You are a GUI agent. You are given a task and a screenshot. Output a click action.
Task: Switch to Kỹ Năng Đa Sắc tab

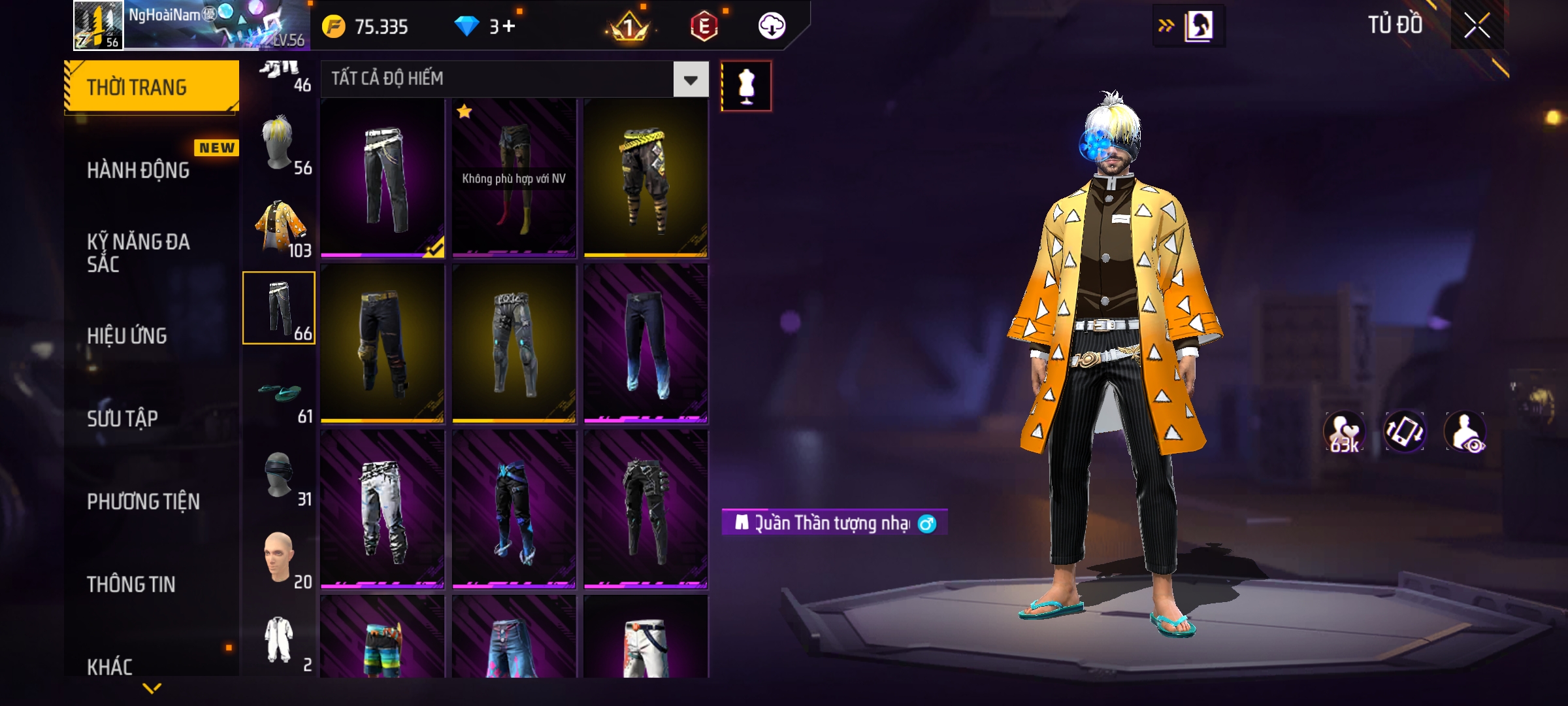(x=139, y=252)
